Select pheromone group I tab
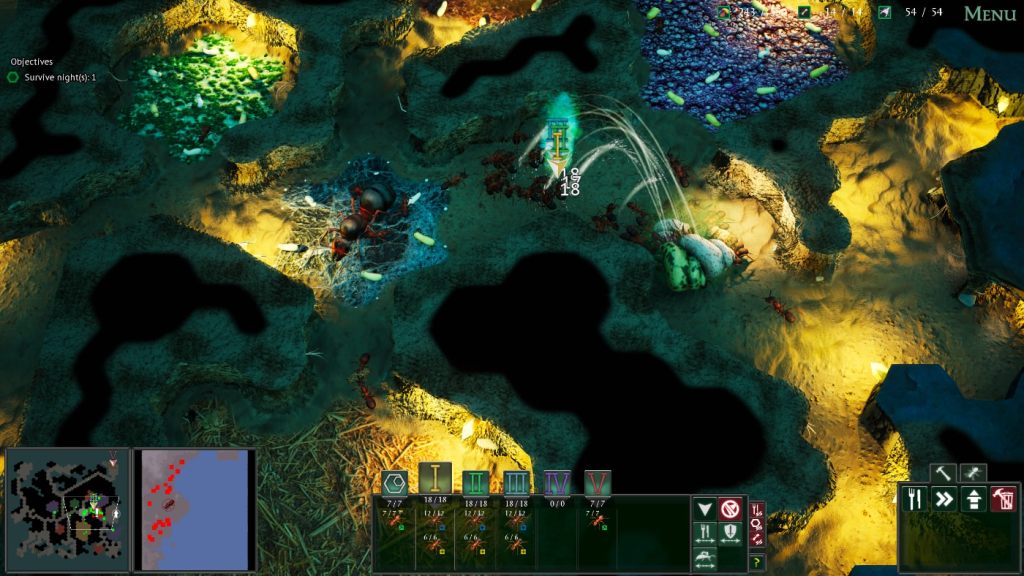This screenshot has height=576, width=1024. pos(436,479)
